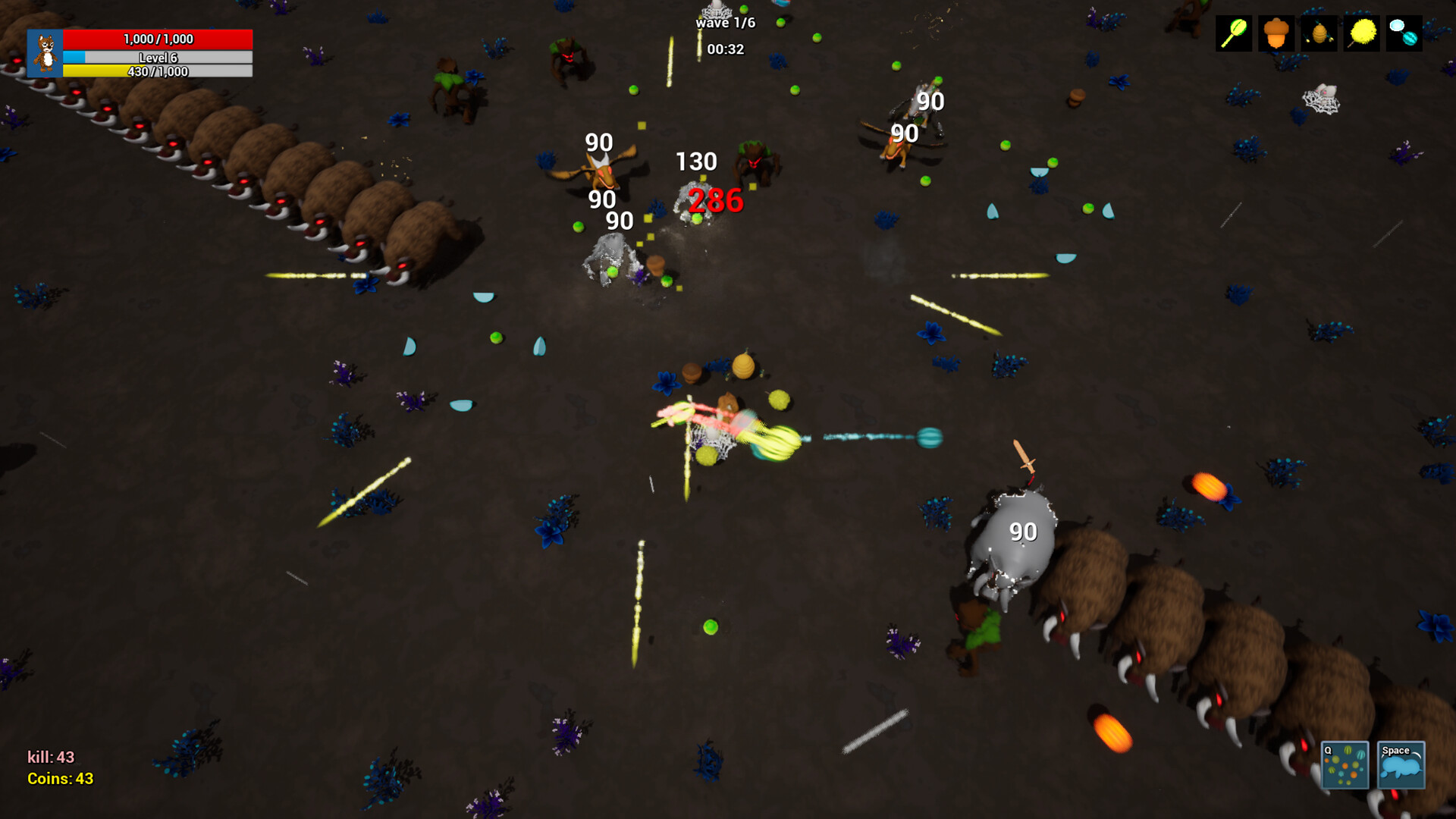Viewport: 1456px width, 819px height.
Task: Select the beehive weapon icon
Action: 1318,34
